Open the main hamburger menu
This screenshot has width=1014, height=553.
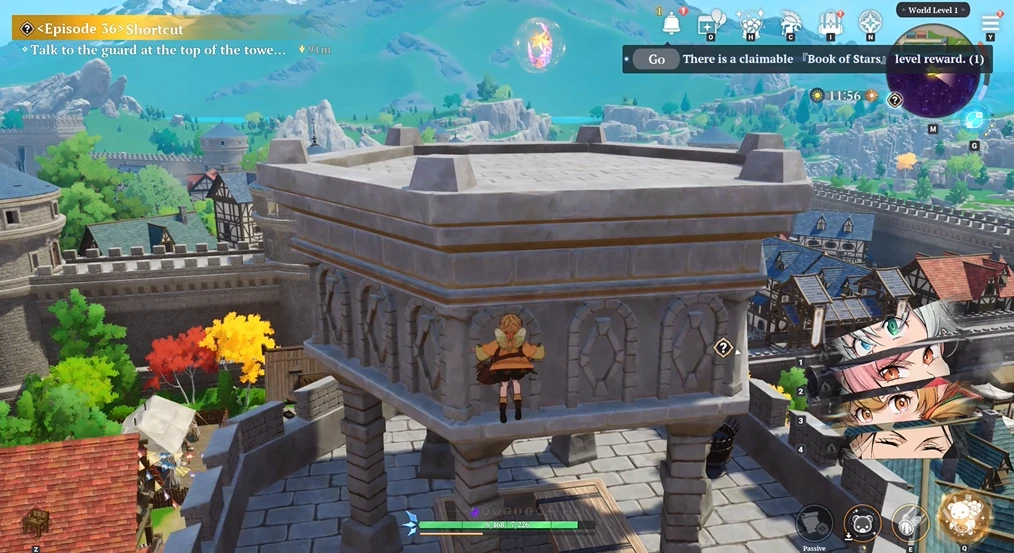pyautogui.click(x=990, y=23)
